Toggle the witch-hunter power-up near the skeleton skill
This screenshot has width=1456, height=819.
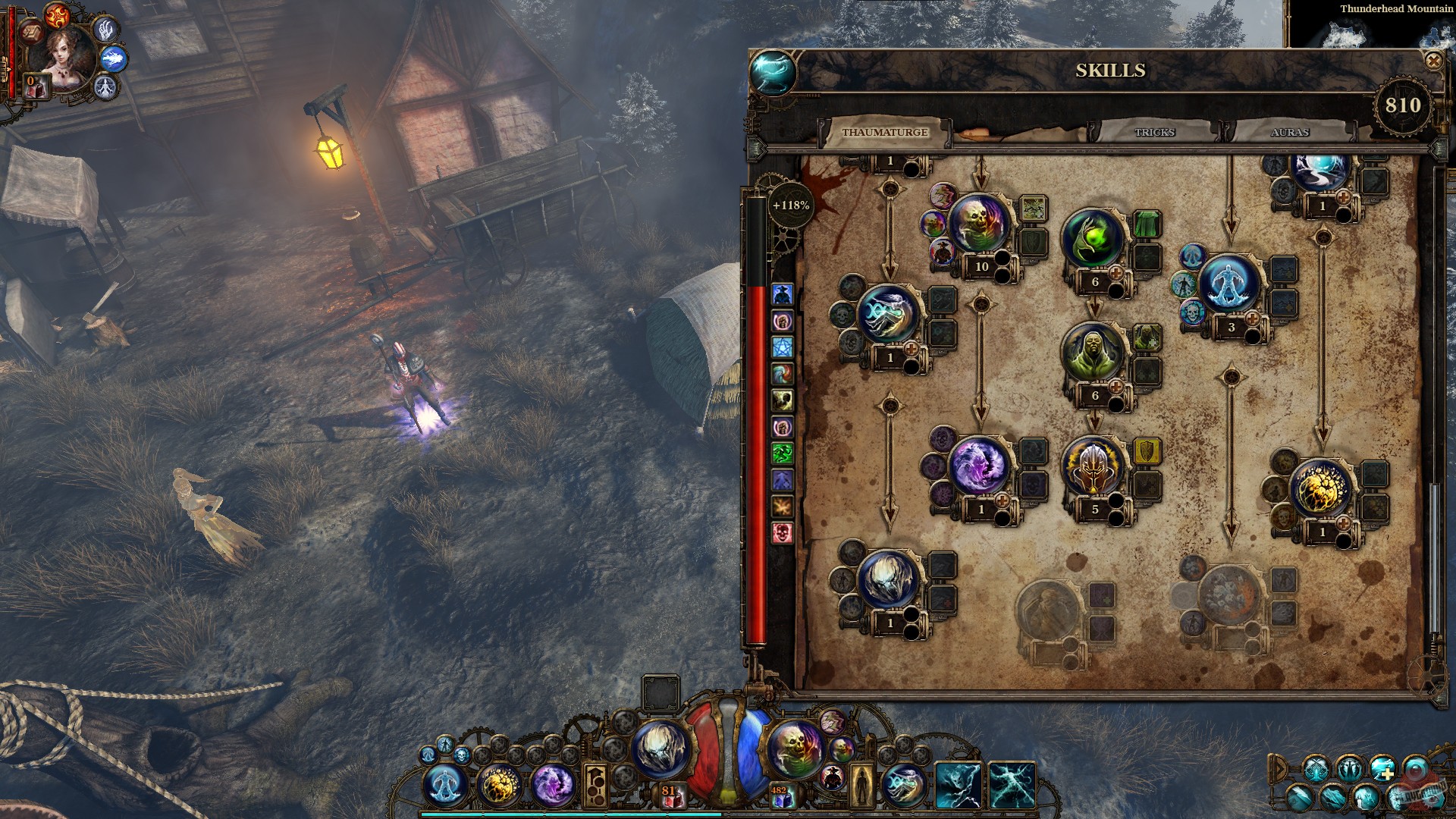[x=942, y=253]
